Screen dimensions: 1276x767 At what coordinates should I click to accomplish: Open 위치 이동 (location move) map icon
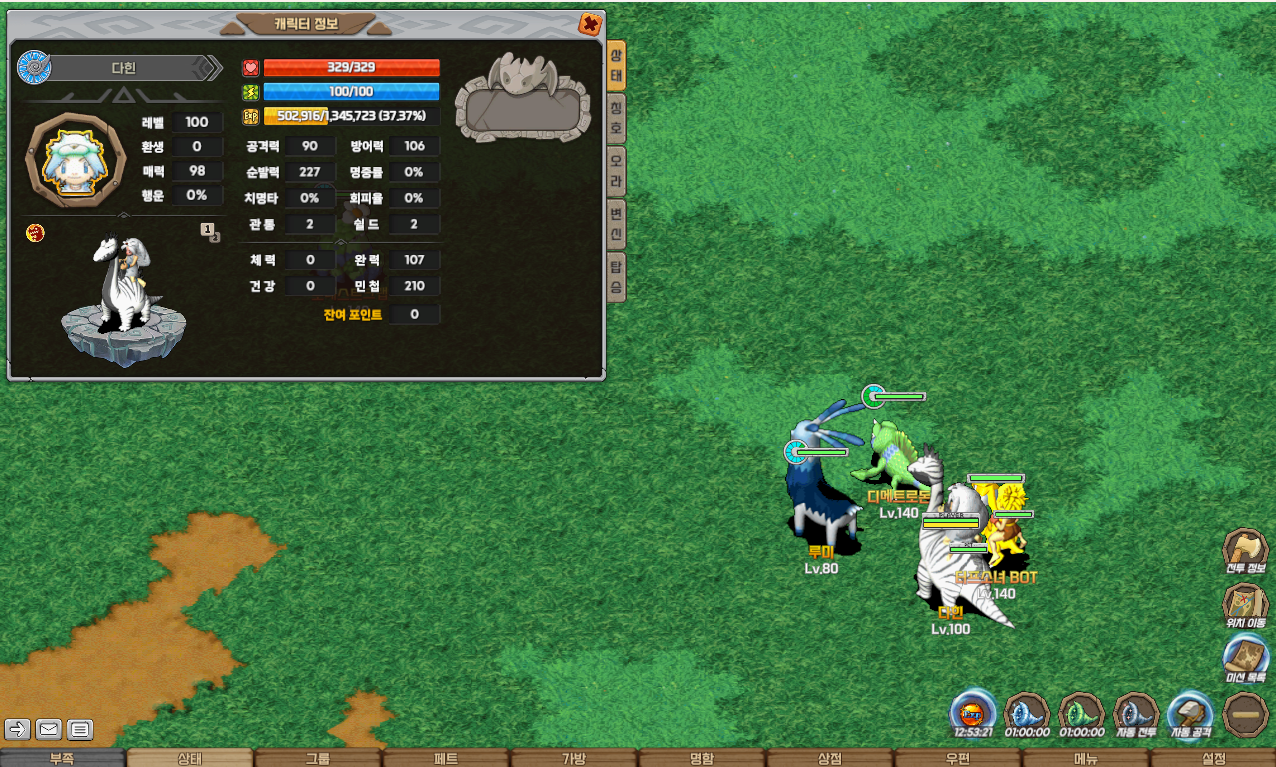click(1245, 604)
